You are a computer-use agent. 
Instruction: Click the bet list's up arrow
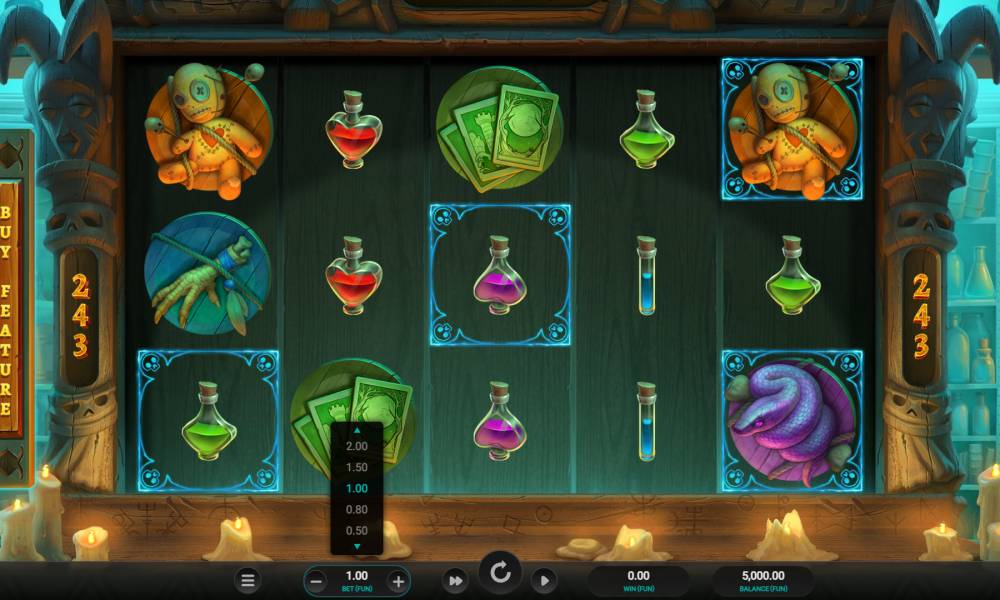click(356, 430)
